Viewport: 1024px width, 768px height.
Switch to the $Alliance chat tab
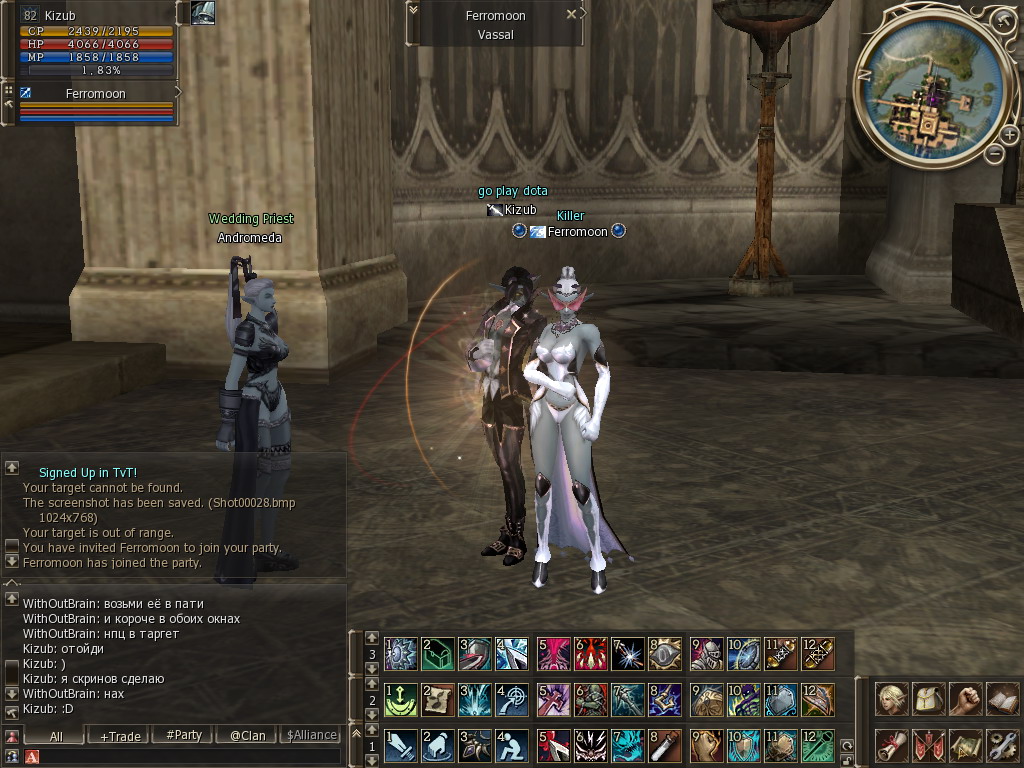(311, 736)
